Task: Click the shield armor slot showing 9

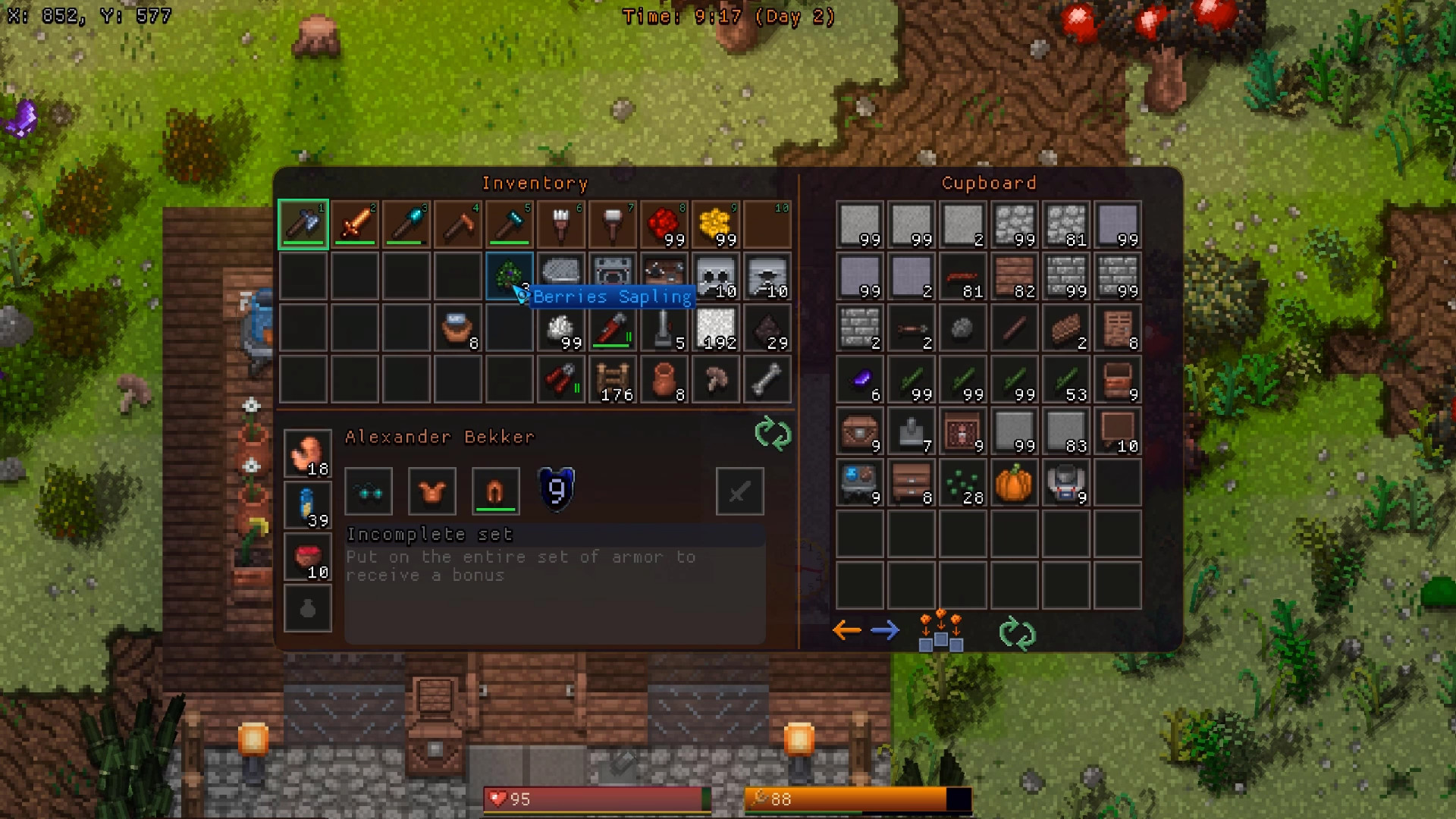Action: point(556,491)
